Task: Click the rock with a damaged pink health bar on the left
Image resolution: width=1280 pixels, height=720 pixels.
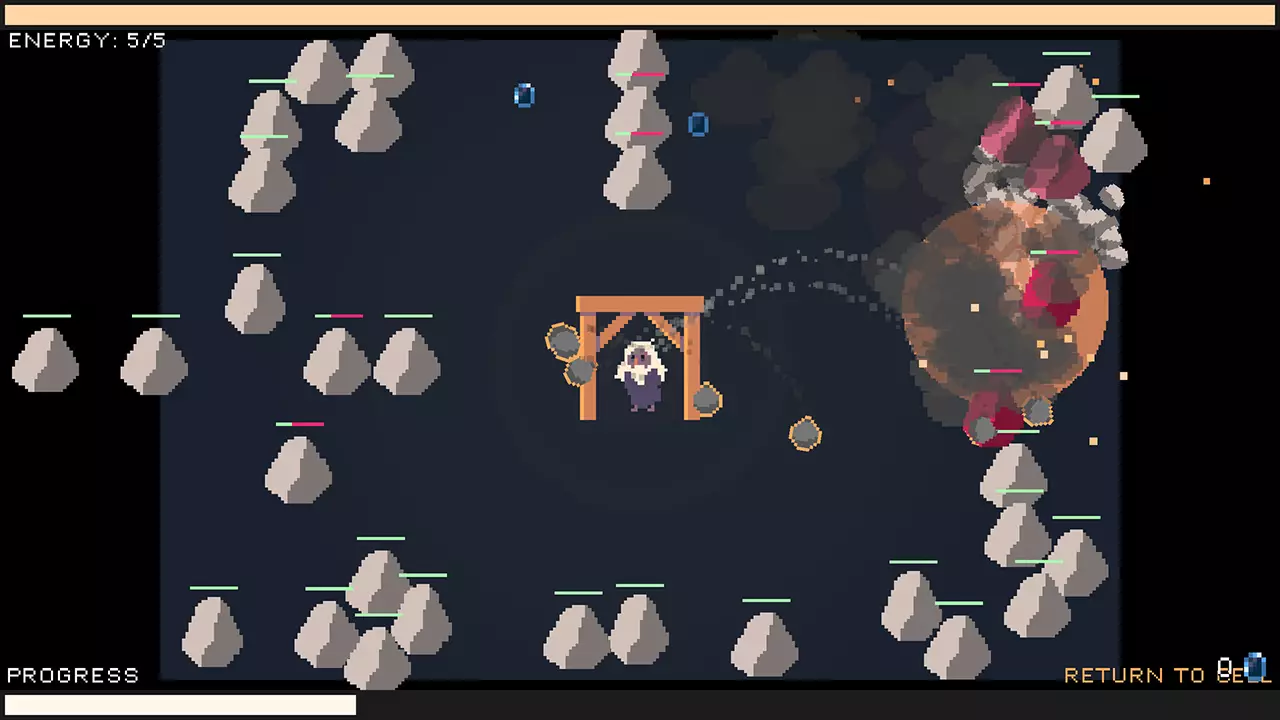Action: point(298,470)
